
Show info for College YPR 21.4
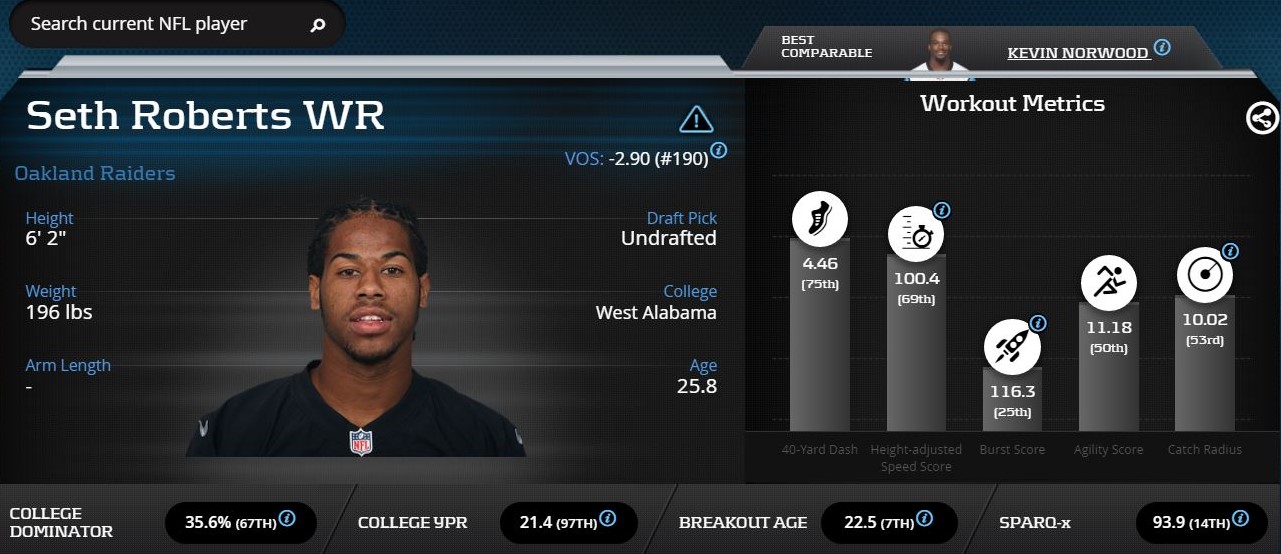pos(607,518)
